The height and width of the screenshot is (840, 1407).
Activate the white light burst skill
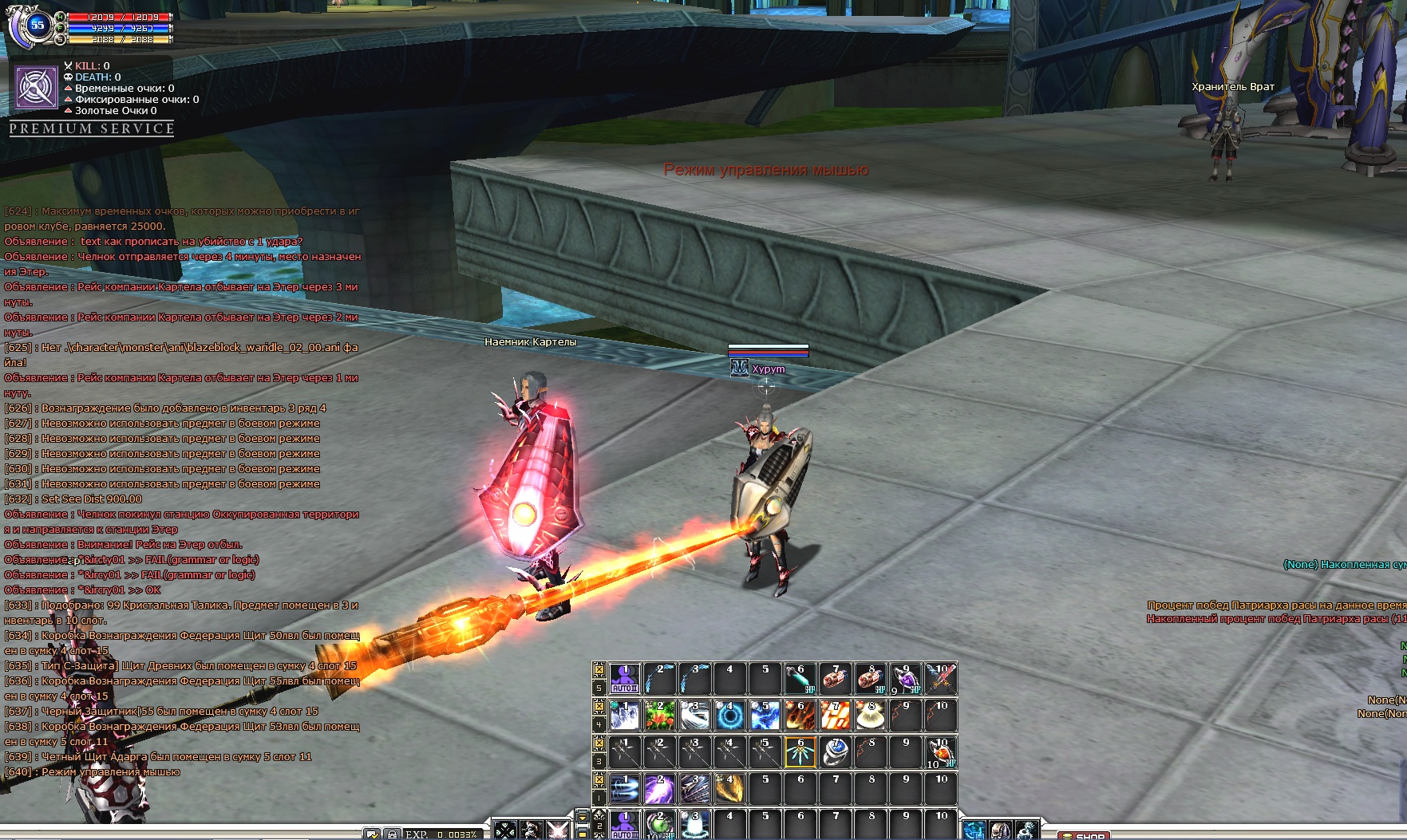coord(871,716)
